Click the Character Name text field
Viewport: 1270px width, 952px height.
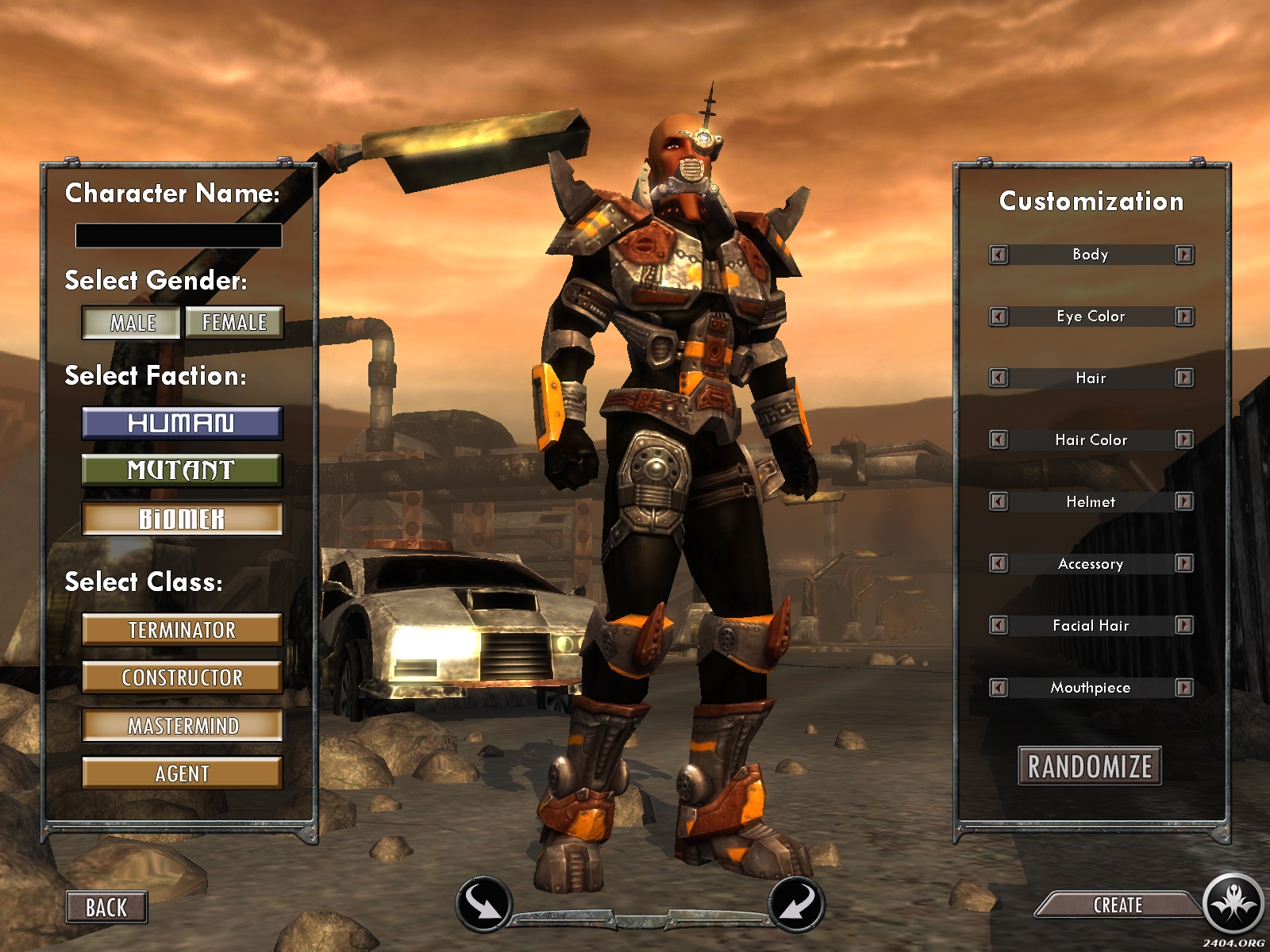point(179,236)
